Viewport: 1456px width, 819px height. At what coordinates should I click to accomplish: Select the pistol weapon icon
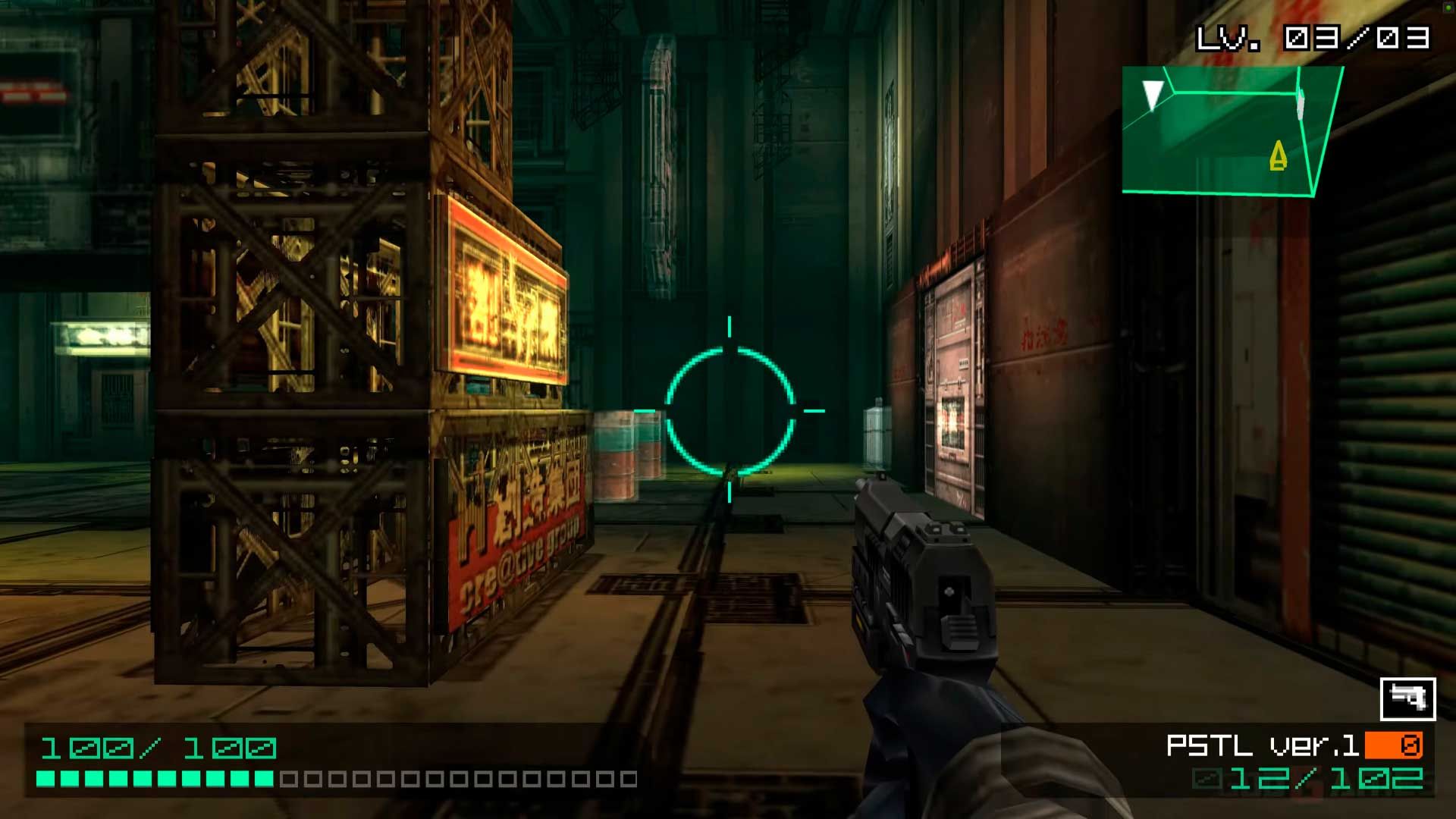tap(1407, 698)
